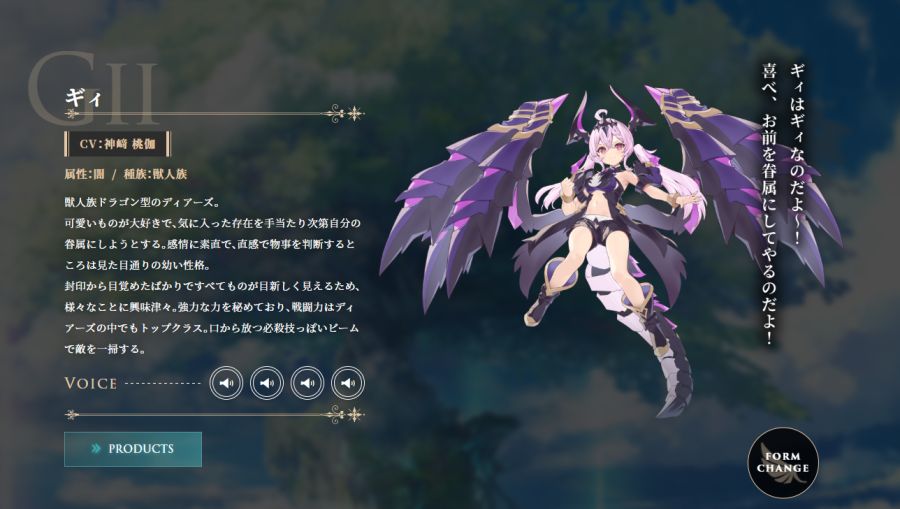Play the fourth voice sample
This screenshot has width=900, height=509.
click(347, 383)
